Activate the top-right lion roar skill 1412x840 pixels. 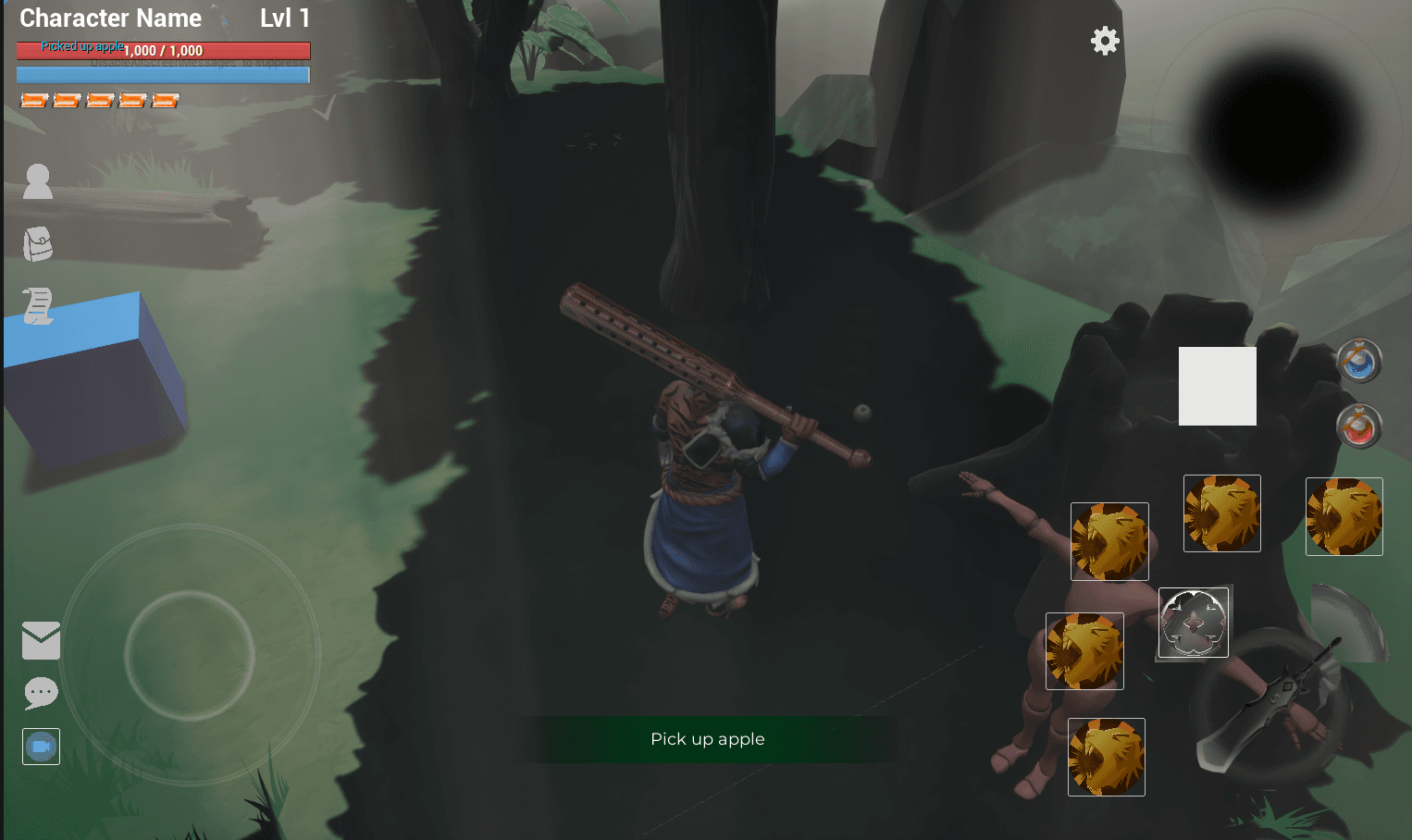[1344, 516]
